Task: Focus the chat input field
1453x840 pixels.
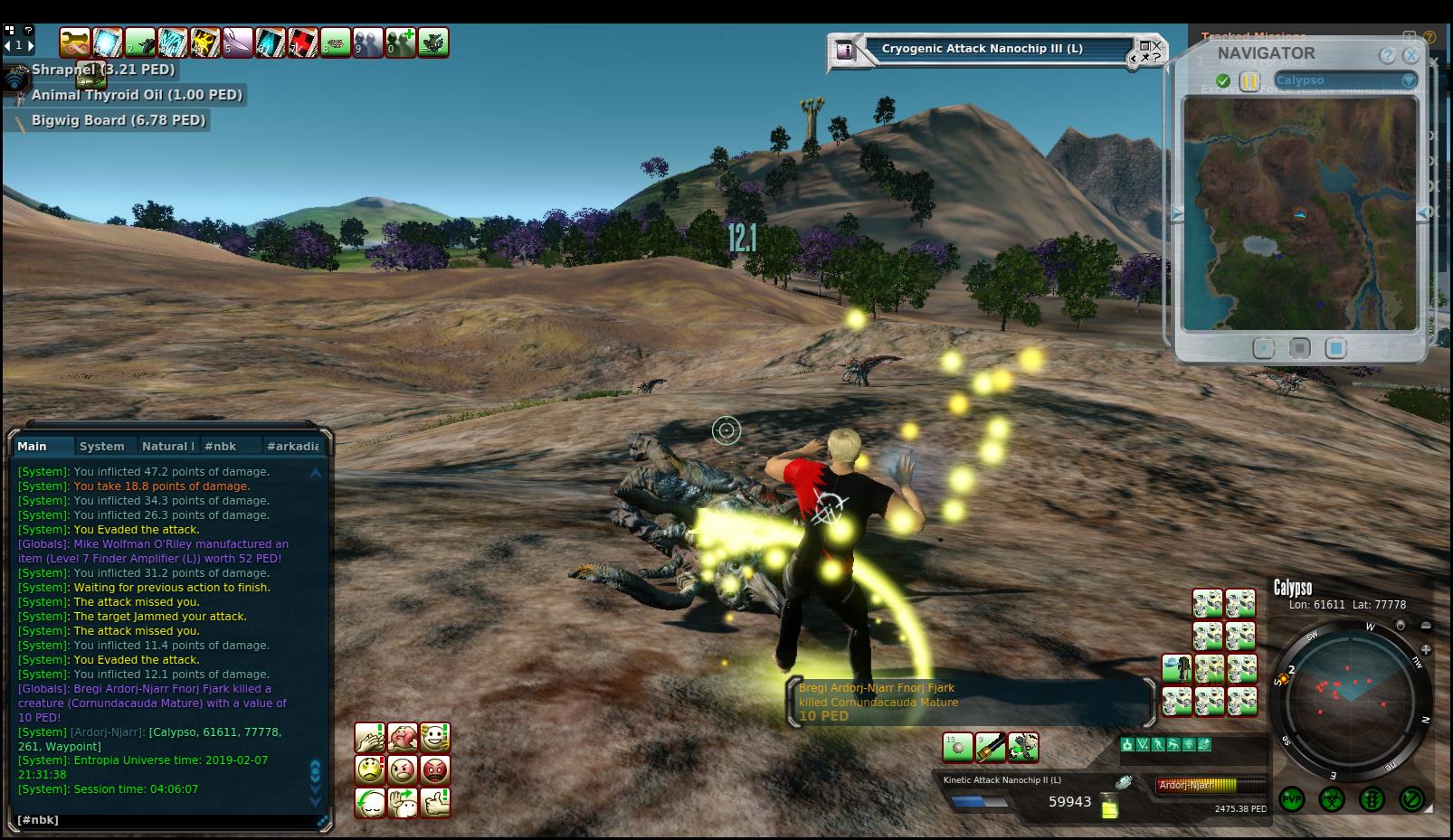Action: point(163,820)
